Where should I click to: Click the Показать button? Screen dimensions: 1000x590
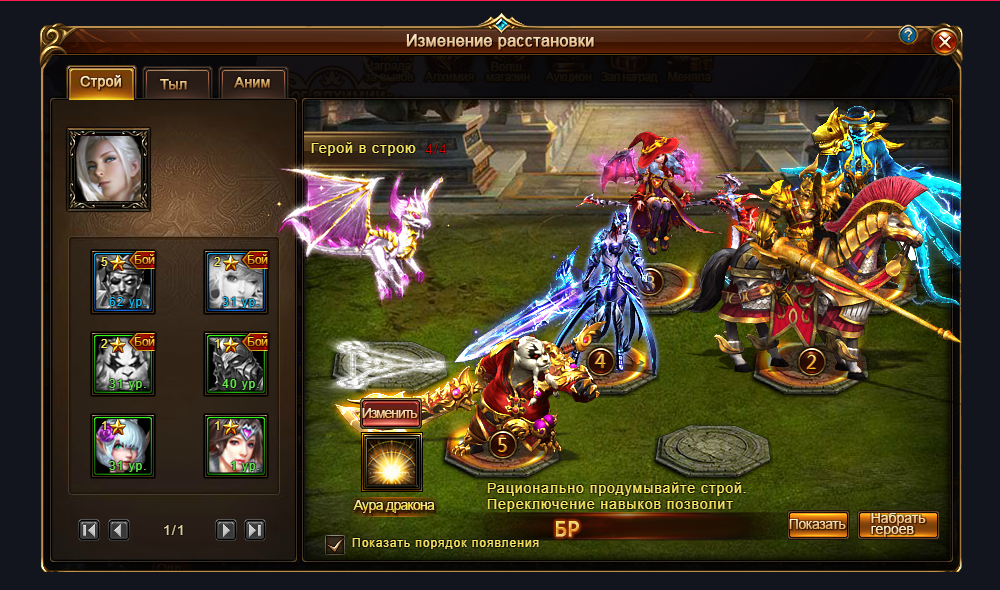coord(817,524)
